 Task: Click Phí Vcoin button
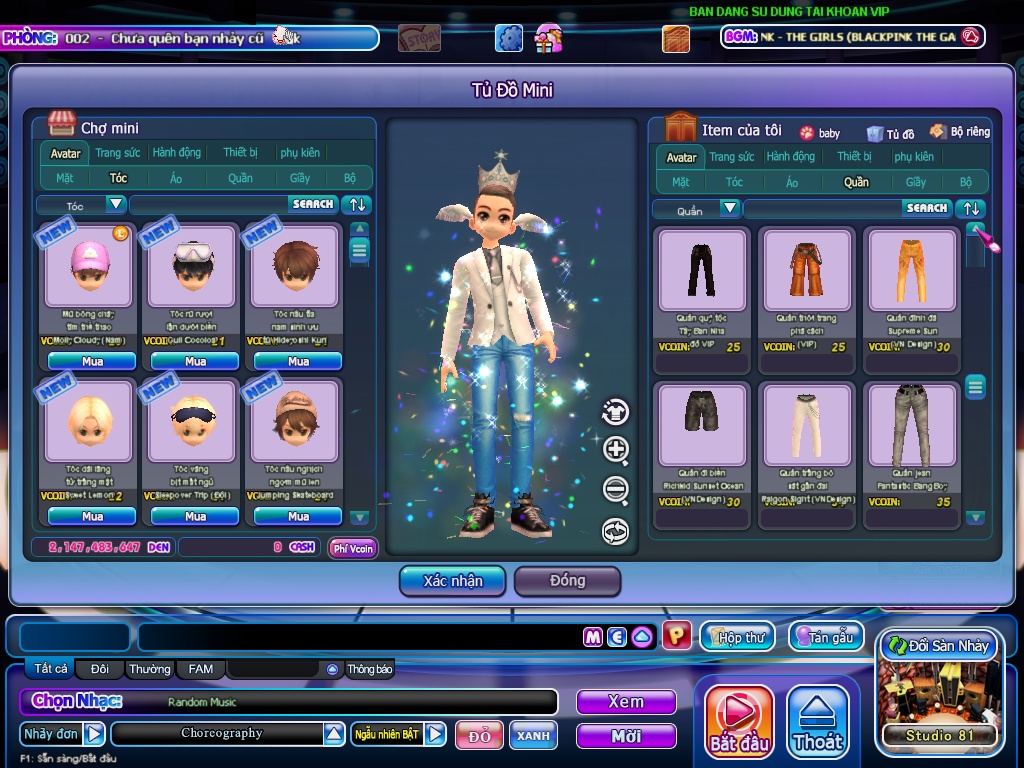point(353,547)
